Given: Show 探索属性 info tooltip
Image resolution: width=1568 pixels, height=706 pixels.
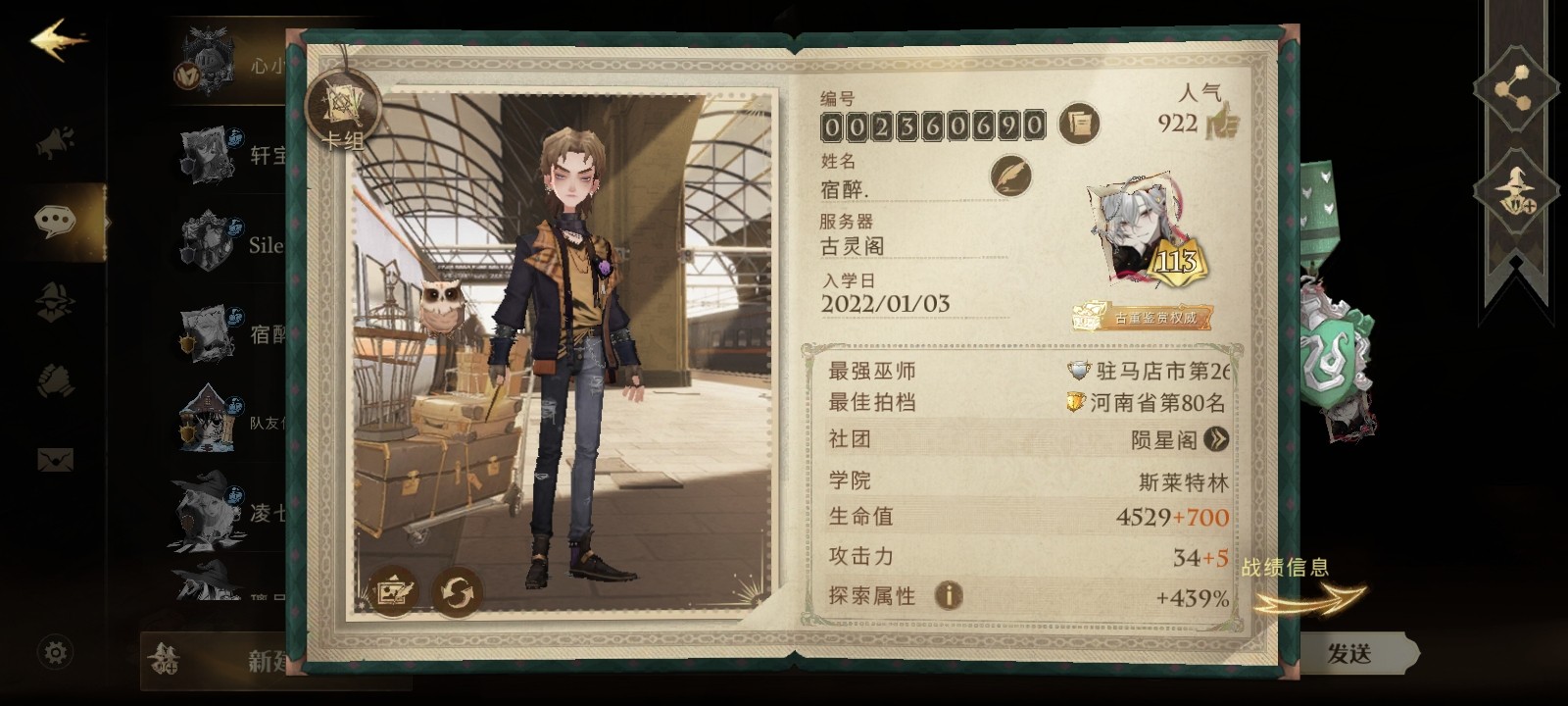Looking at the screenshot, I should pyautogui.click(x=948, y=595).
